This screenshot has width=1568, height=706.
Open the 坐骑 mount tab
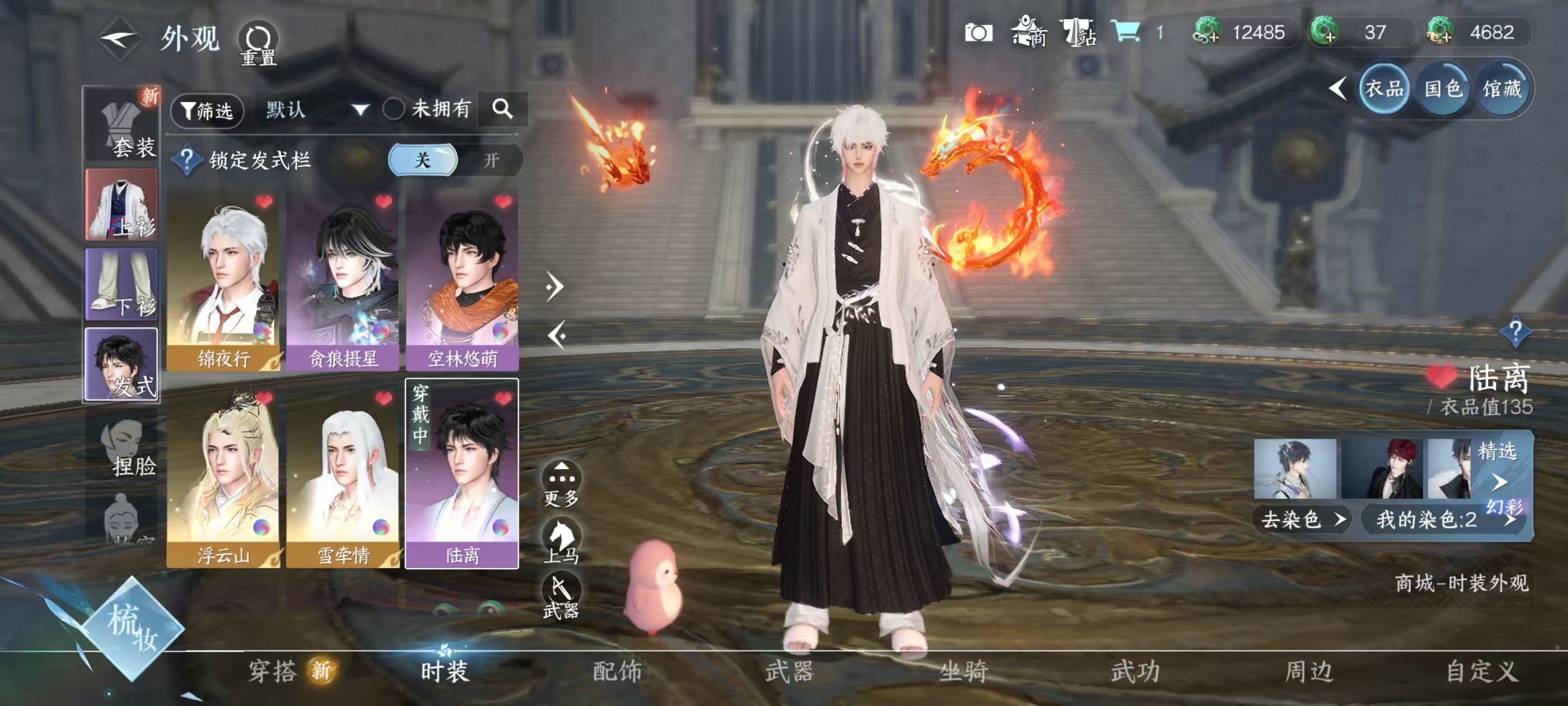[x=963, y=671]
